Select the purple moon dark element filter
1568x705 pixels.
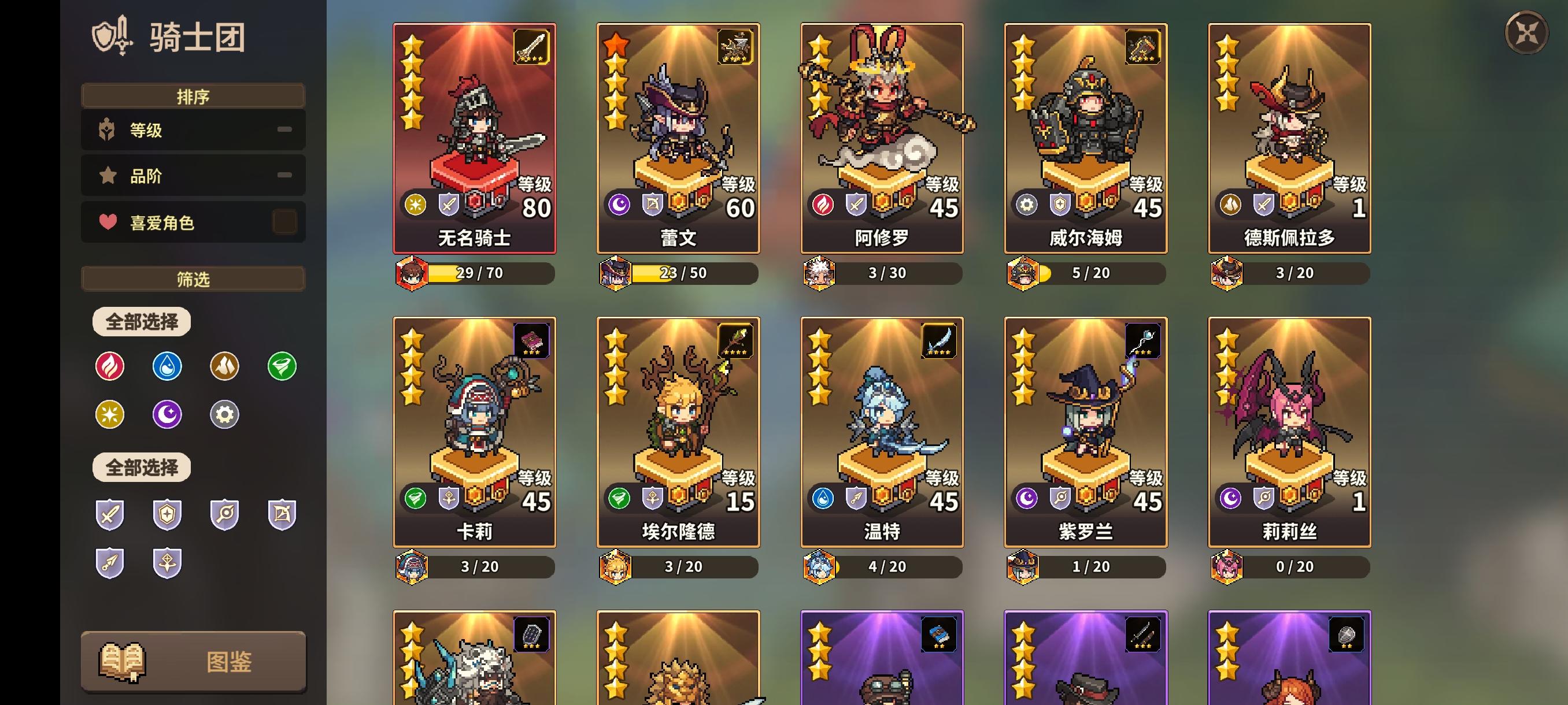click(x=167, y=414)
